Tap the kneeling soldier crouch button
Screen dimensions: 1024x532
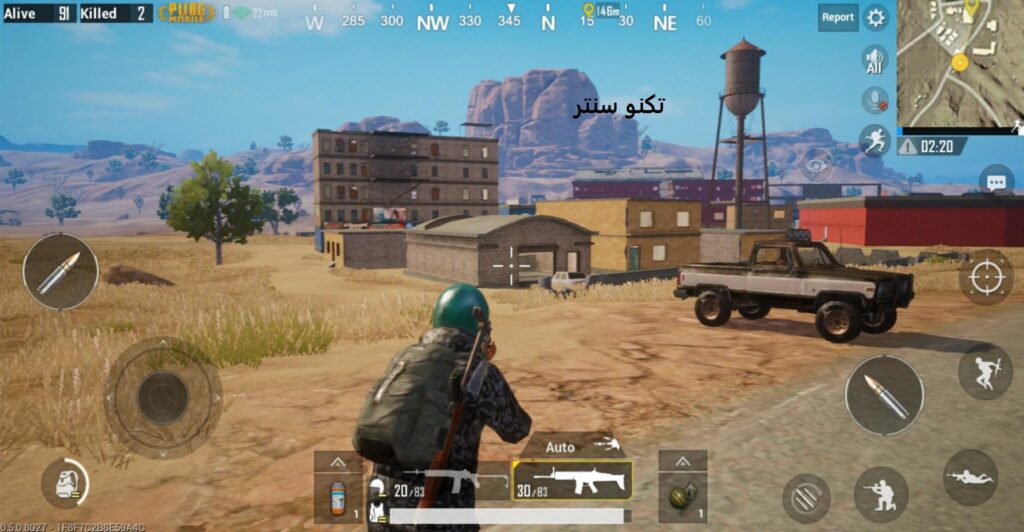point(881,494)
